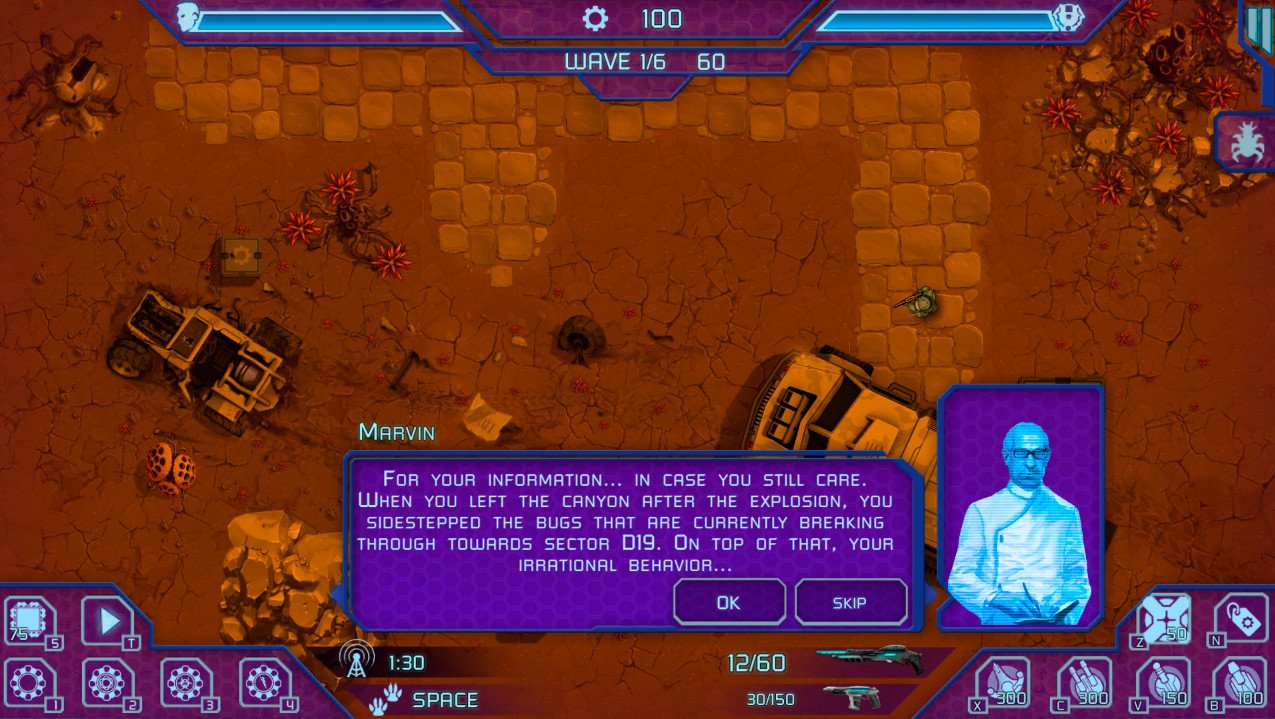This screenshot has height=719, width=1275.
Task: Click the play arrow button labeled T
Action: 107,622
